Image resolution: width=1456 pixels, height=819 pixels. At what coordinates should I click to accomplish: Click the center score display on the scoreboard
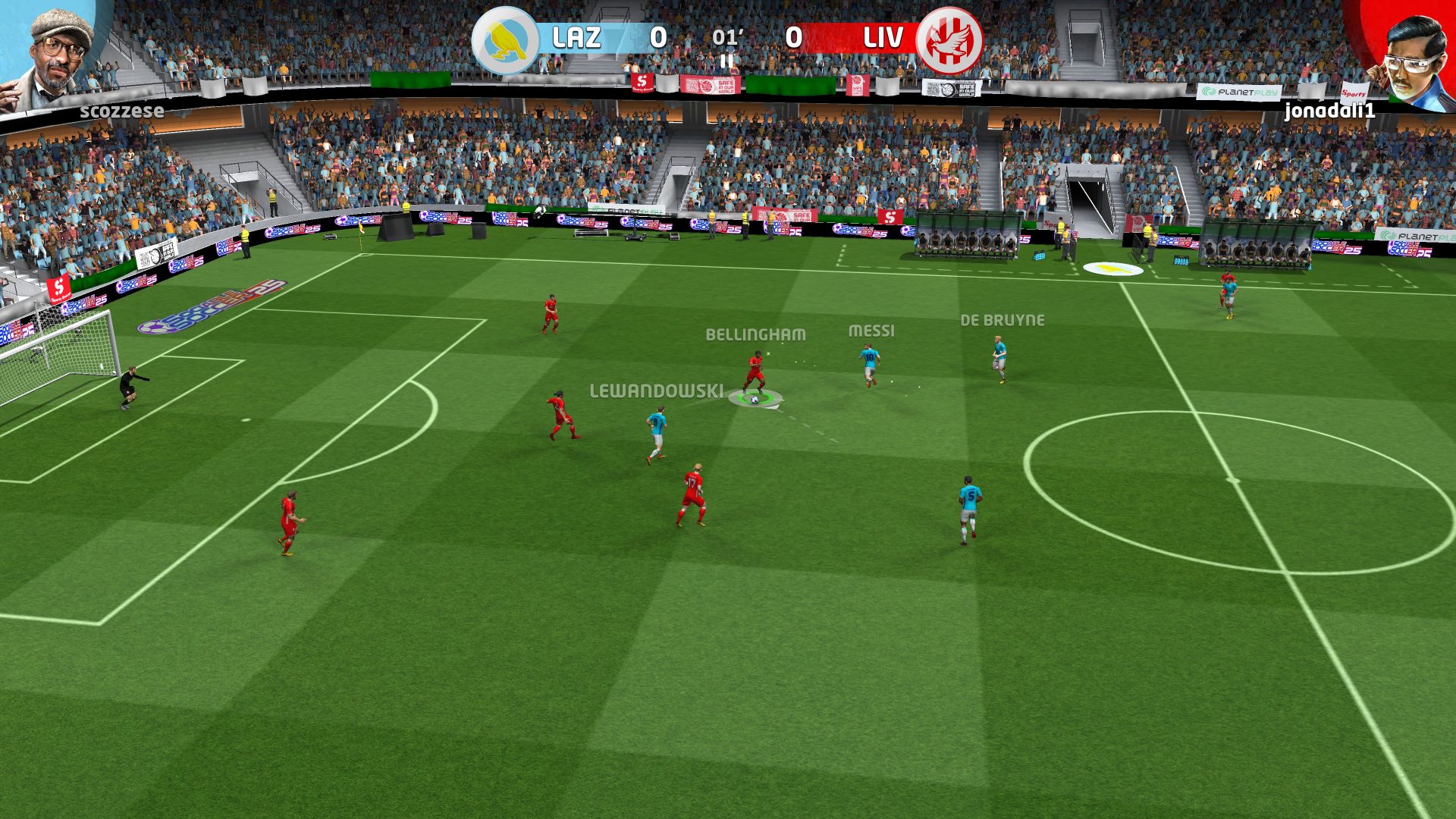coord(726,36)
